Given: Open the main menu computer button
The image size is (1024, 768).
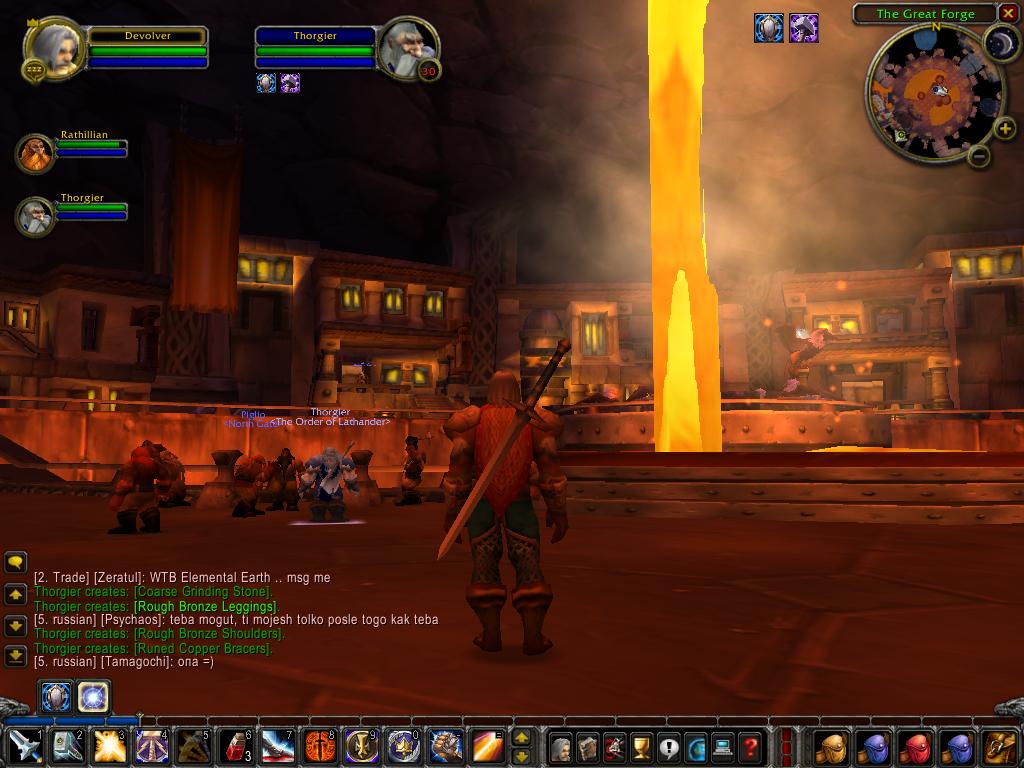Looking at the screenshot, I should coord(723,747).
